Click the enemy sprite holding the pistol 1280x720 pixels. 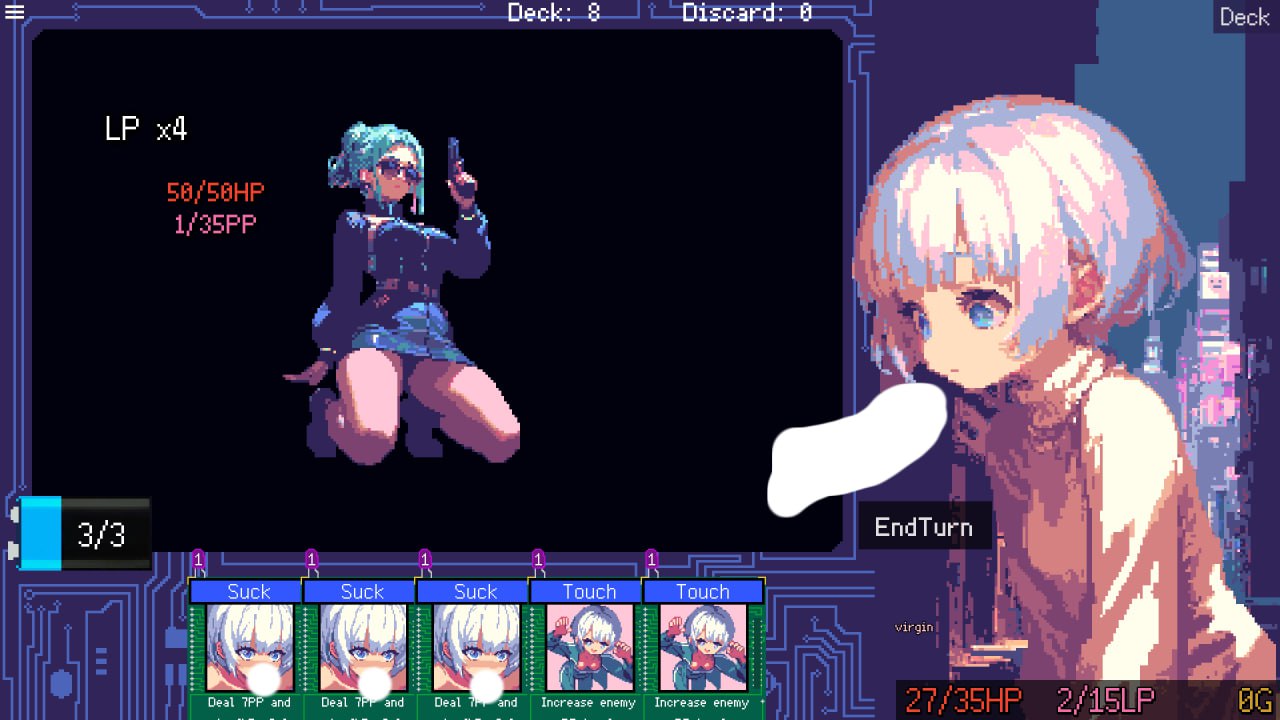click(x=400, y=280)
